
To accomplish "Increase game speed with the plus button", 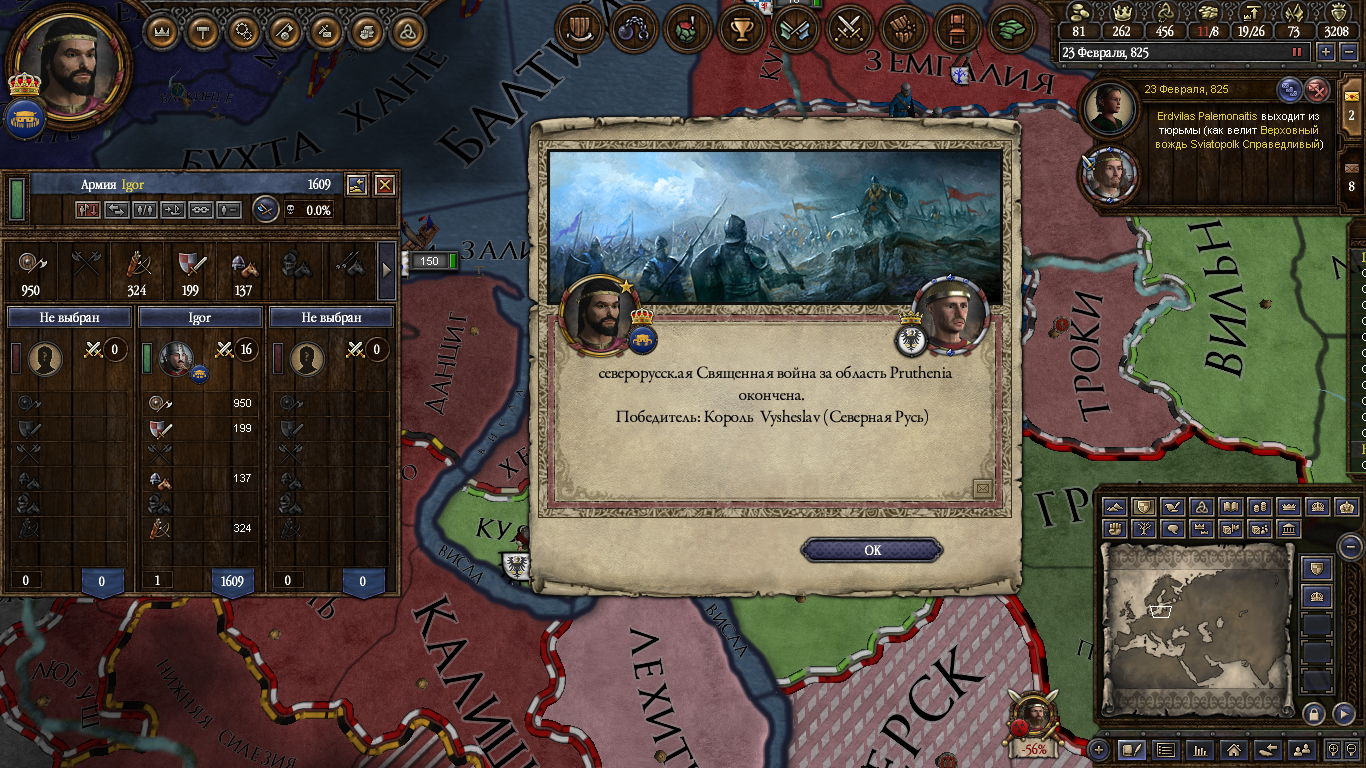I will tap(1326, 51).
